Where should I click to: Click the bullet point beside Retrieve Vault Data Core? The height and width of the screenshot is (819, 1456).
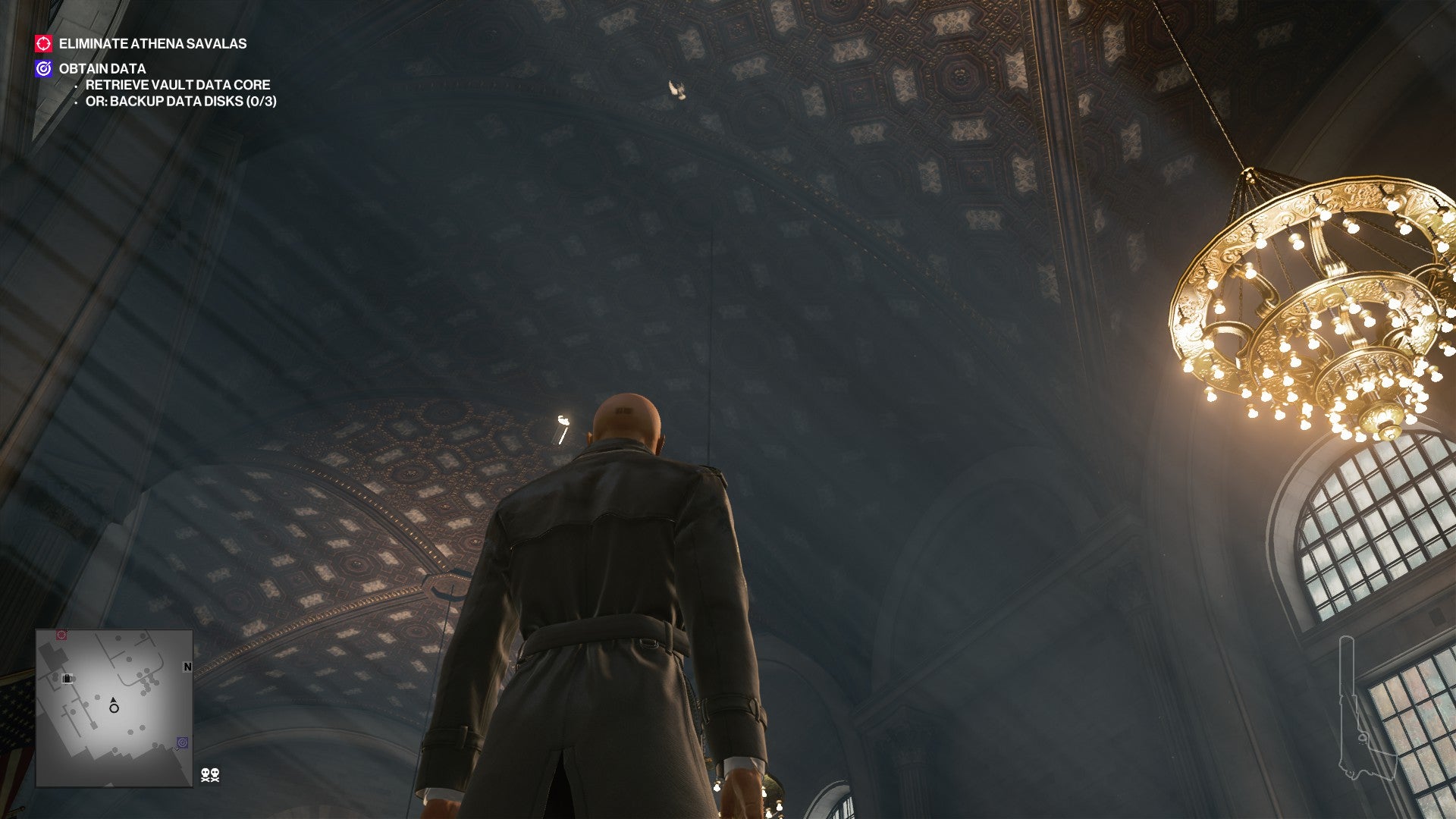pyautogui.click(x=75, y=86)
